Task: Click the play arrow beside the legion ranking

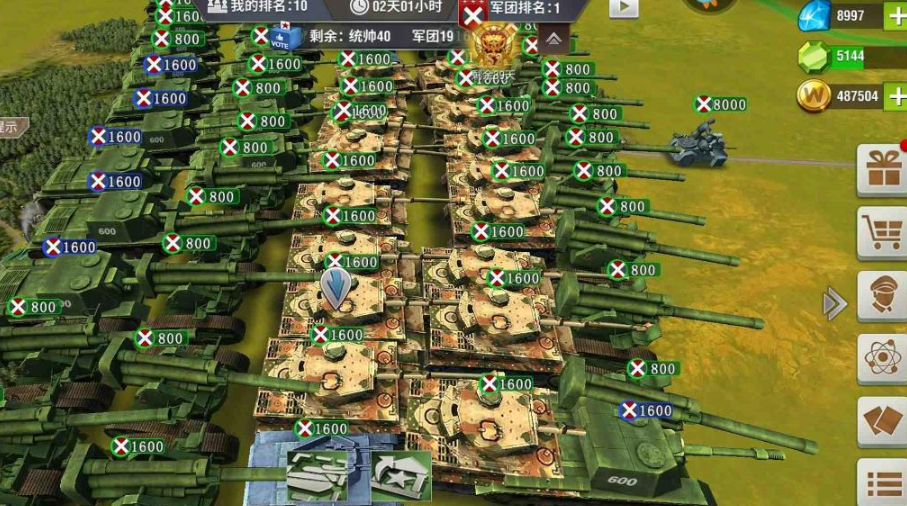Action: pyautogui.click(x=623, y=8)
